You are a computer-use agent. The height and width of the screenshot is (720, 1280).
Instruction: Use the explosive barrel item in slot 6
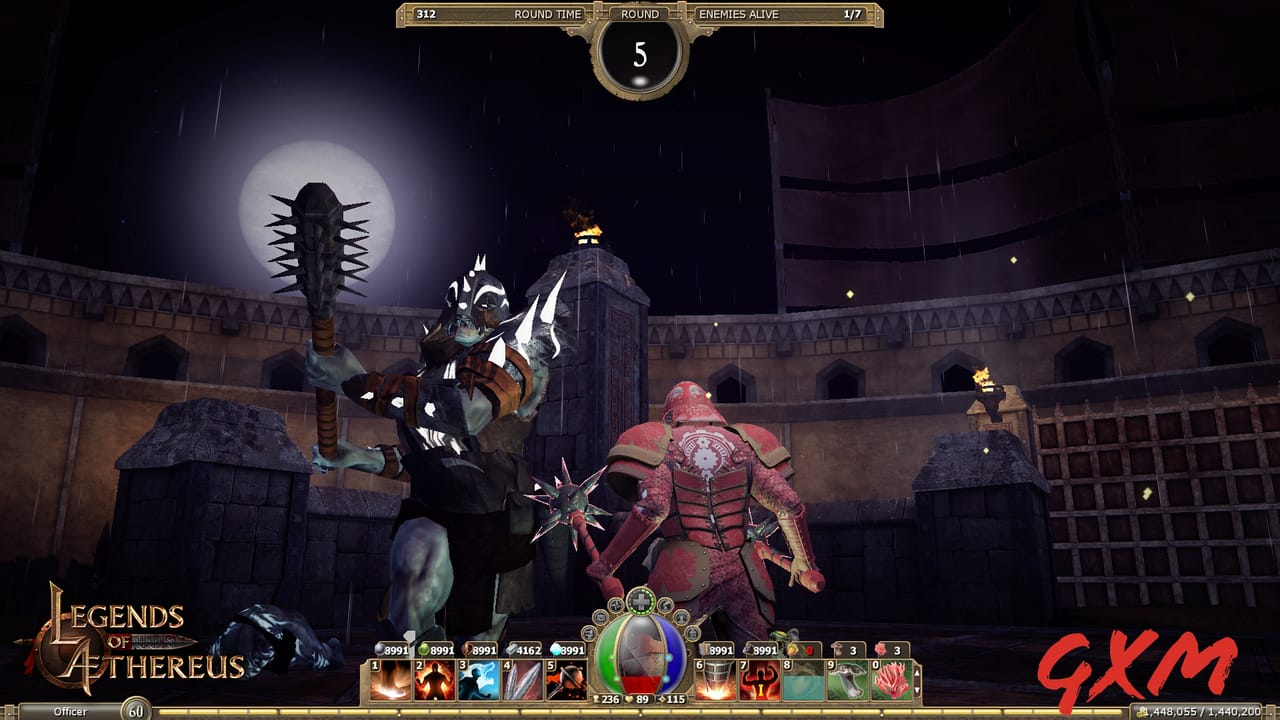coord(716,679)
